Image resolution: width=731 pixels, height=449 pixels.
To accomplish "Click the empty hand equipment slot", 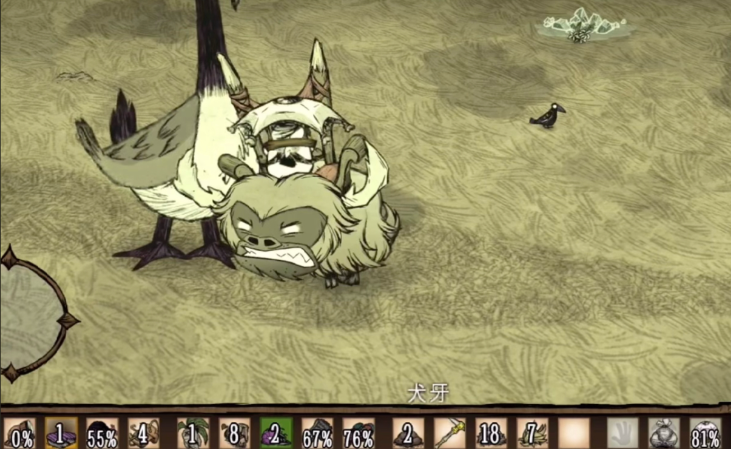I will coord(622,434).
